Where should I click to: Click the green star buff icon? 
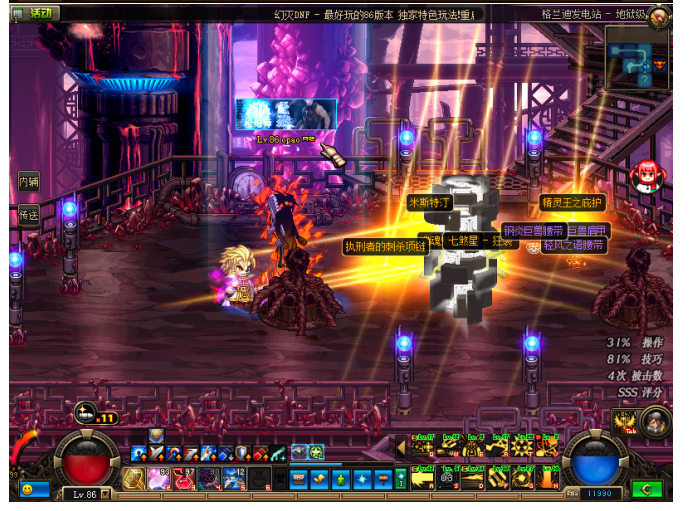coord(316,453)
